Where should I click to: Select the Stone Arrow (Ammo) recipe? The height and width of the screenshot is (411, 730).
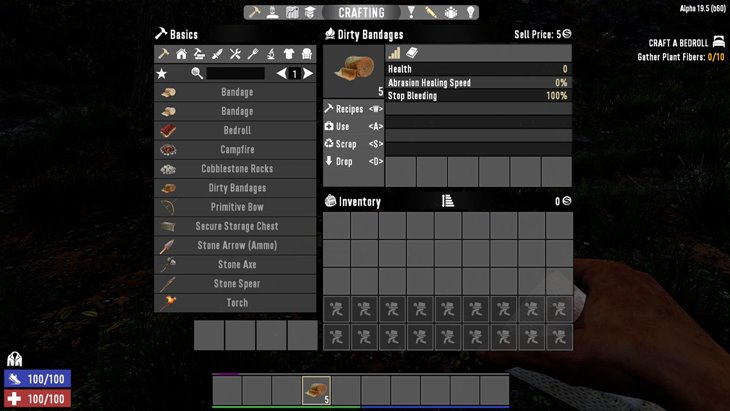(x=236, y=245)
